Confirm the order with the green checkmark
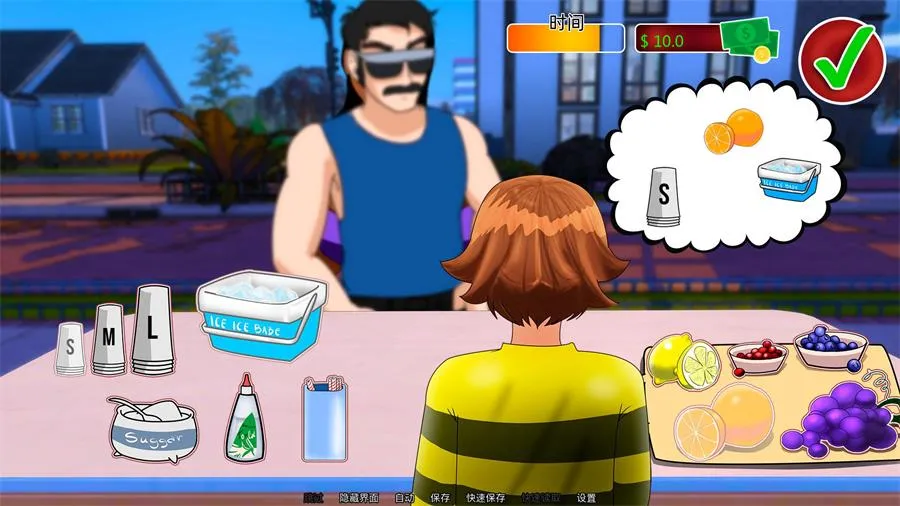This screenshot has width=900, height=506. pyautogui.click(x=843, y=62)
